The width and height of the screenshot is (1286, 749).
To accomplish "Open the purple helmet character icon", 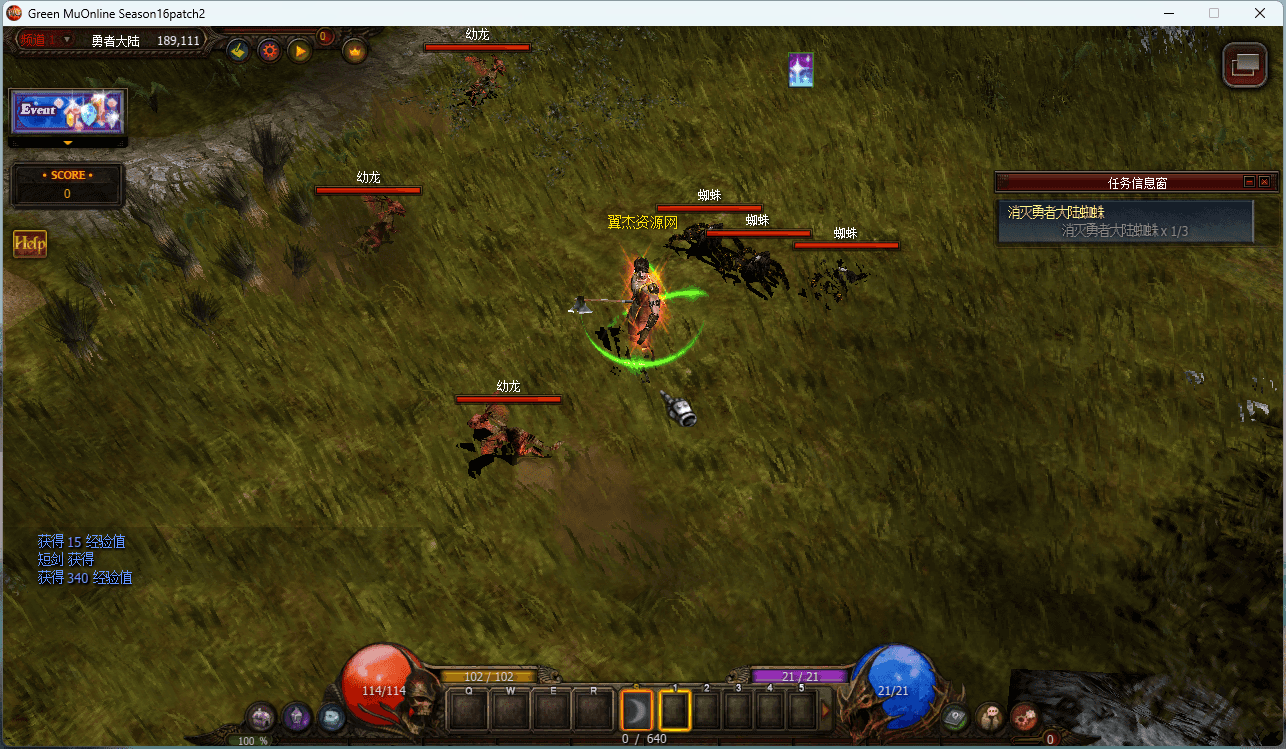I will pyautogui.click(x=296, y=716).
